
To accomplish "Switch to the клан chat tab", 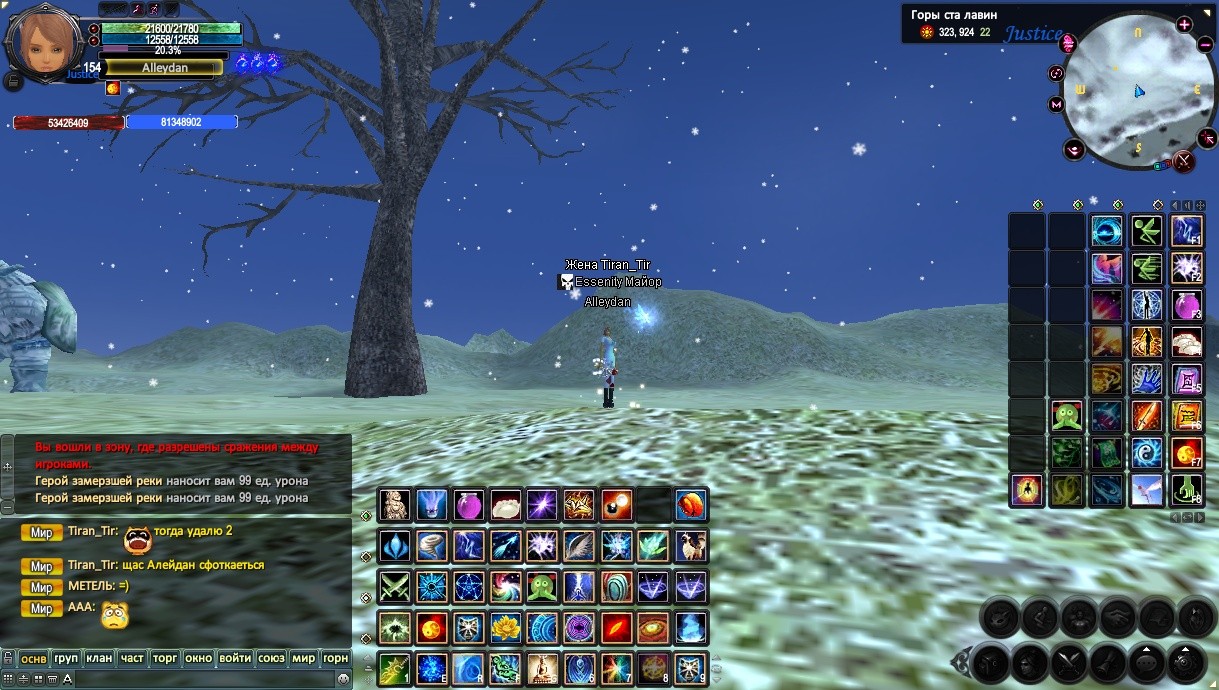I will [x=99, y=659].
